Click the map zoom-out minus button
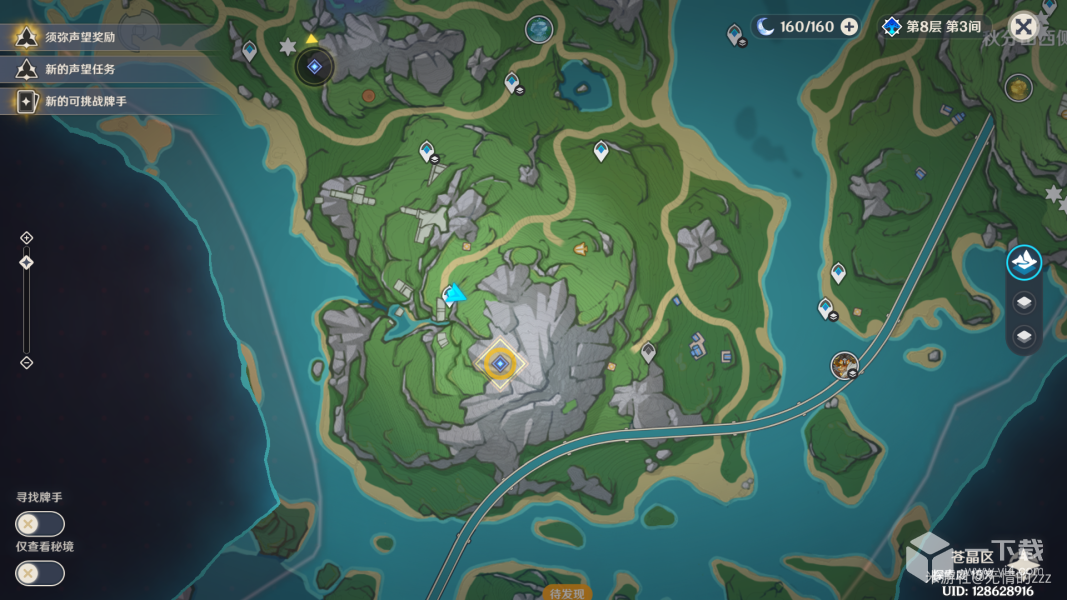This screenshot has width=1067, height=600. [x=27, y=362]
